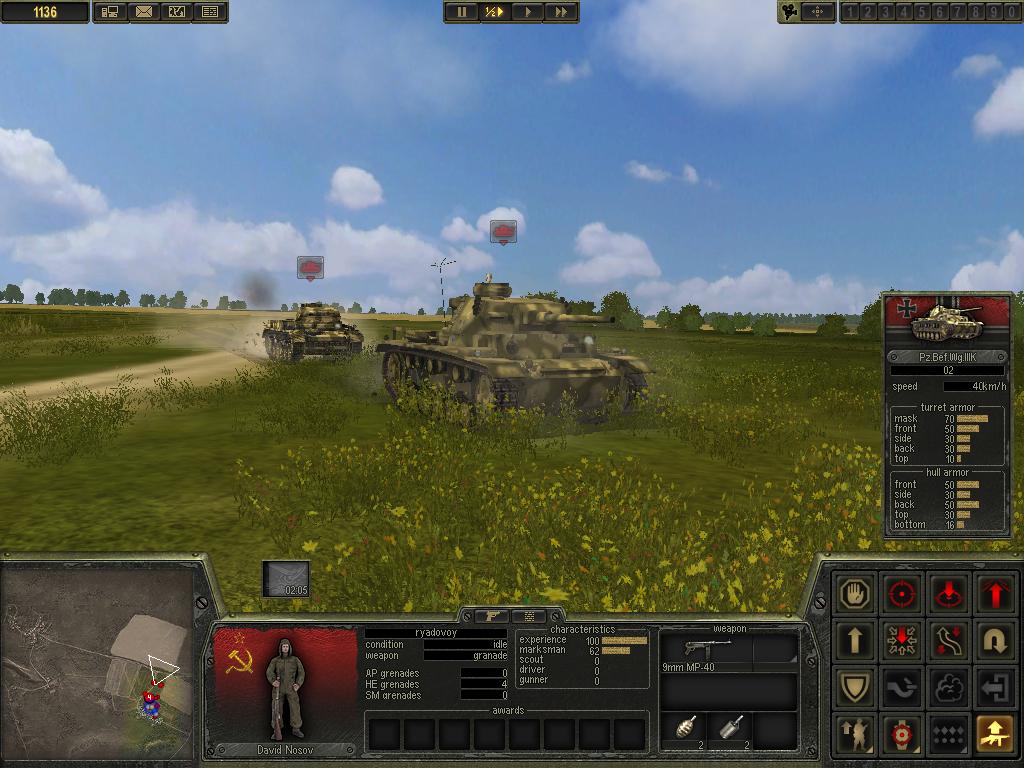
Task: Set game speed to normal play
Action: [527, 12]
